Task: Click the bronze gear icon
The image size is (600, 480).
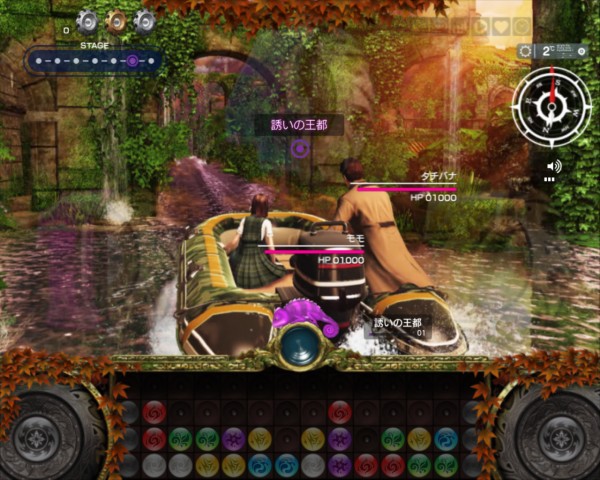Action: pos(115,22)
